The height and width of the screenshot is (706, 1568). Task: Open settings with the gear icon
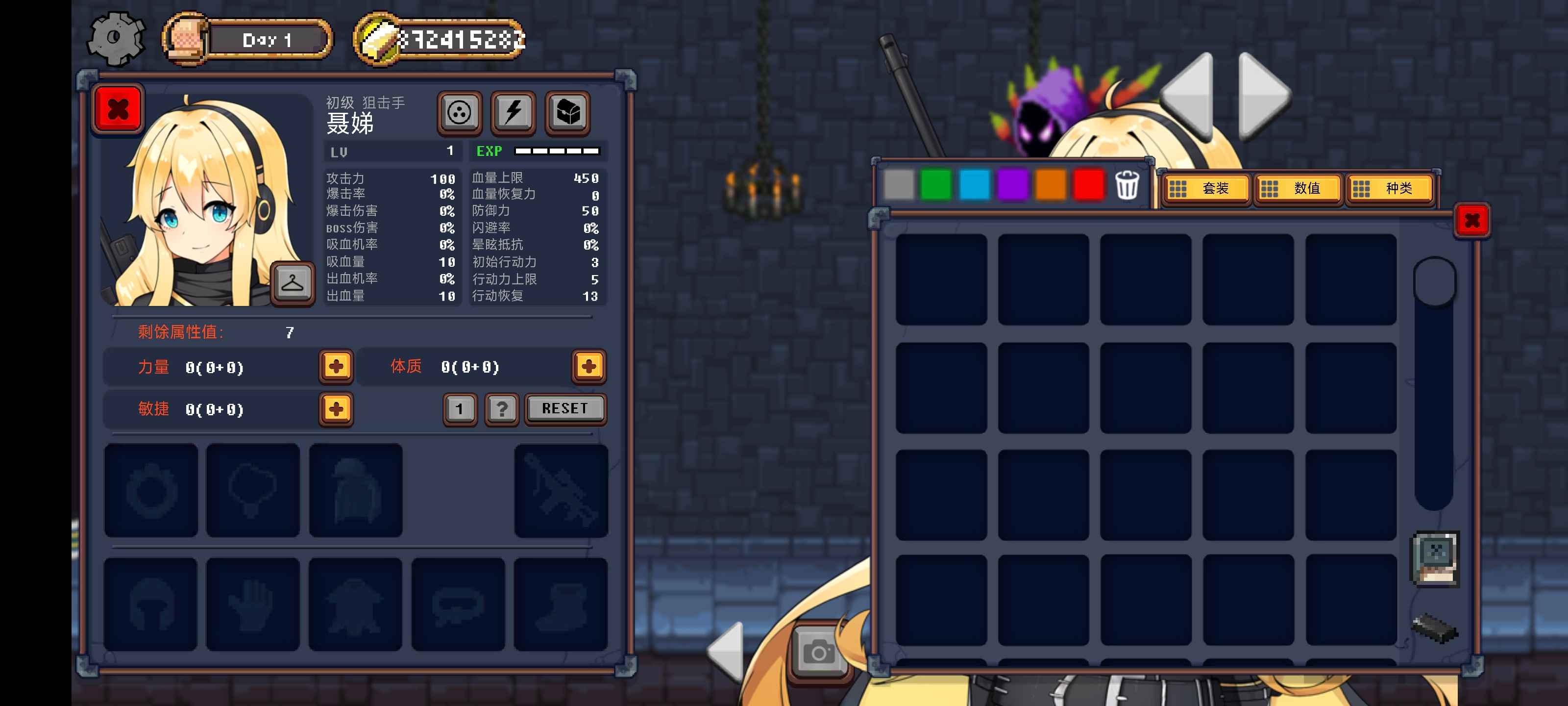(x=116, y=38)
